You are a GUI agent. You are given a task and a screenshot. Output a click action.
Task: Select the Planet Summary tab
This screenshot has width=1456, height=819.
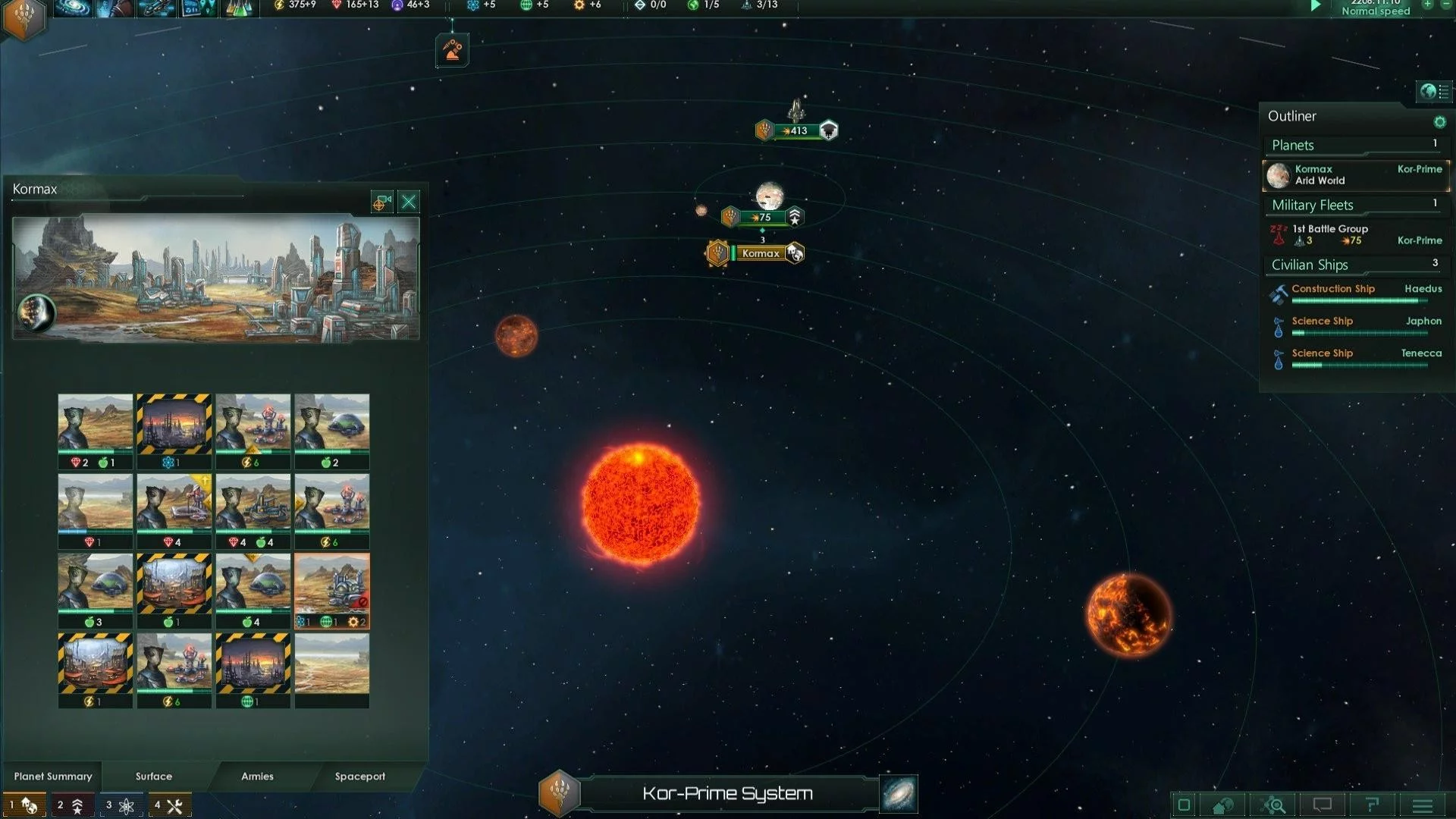point(53,776)
